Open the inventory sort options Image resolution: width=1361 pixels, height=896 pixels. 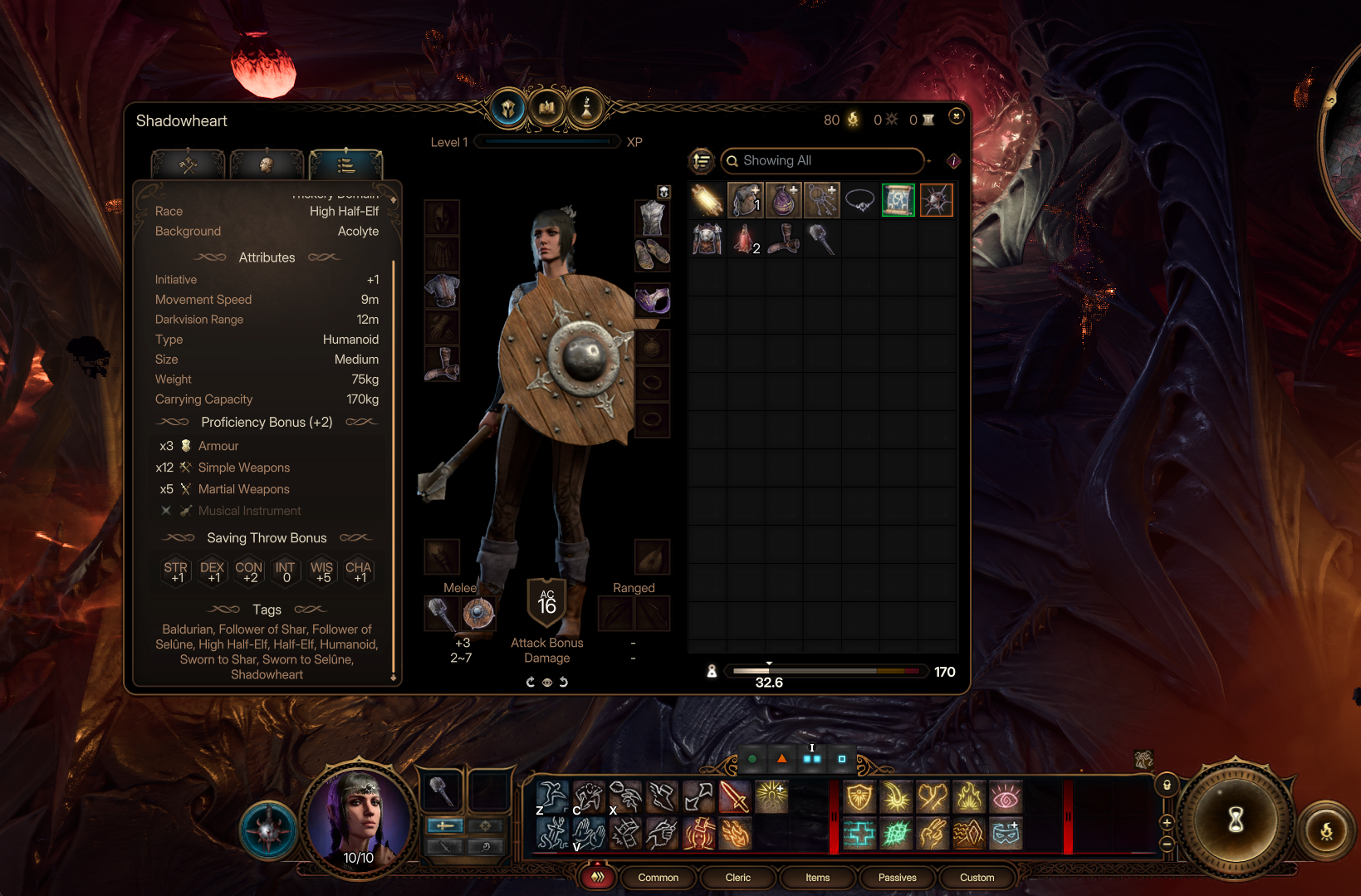point(702,161)
